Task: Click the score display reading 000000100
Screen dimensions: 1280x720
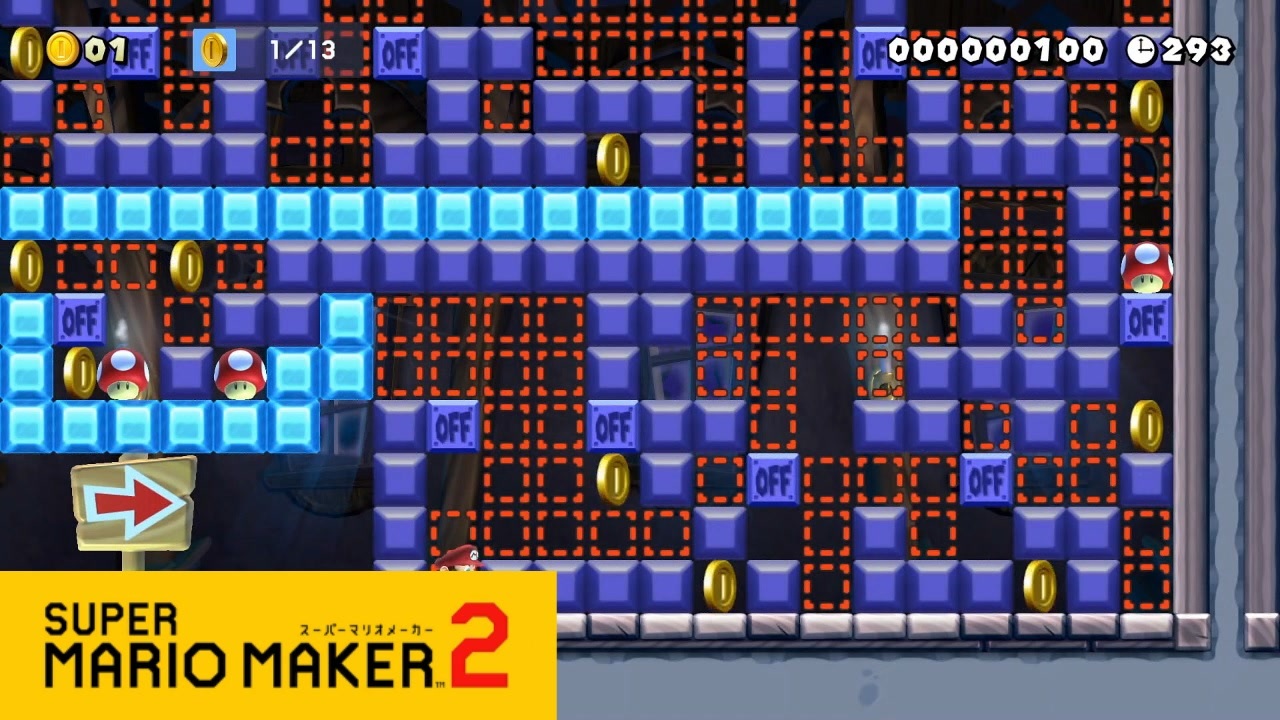Action: click(995, 49)
